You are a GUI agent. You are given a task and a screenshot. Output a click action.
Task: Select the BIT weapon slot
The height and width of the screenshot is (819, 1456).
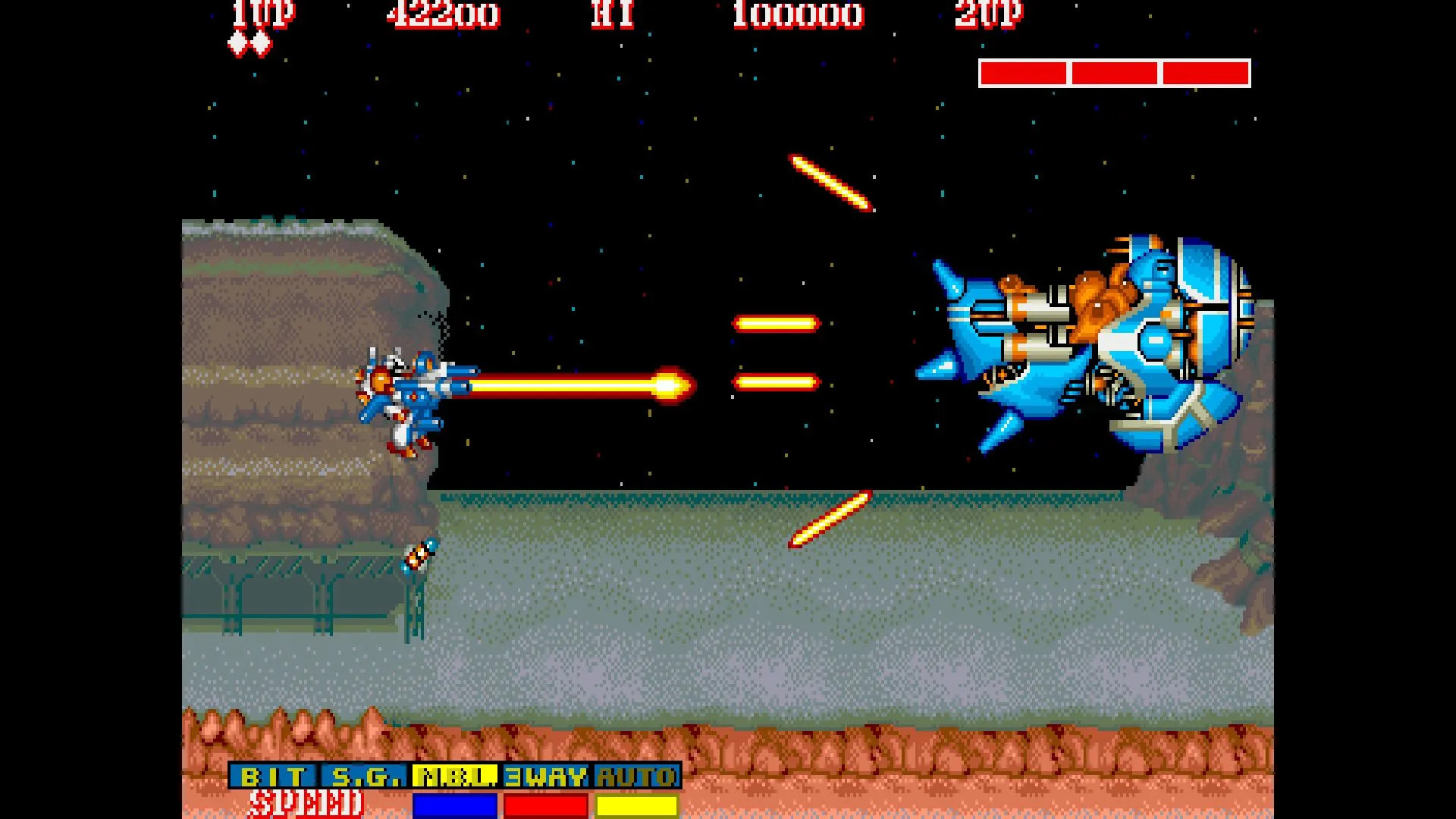point(274,777)
